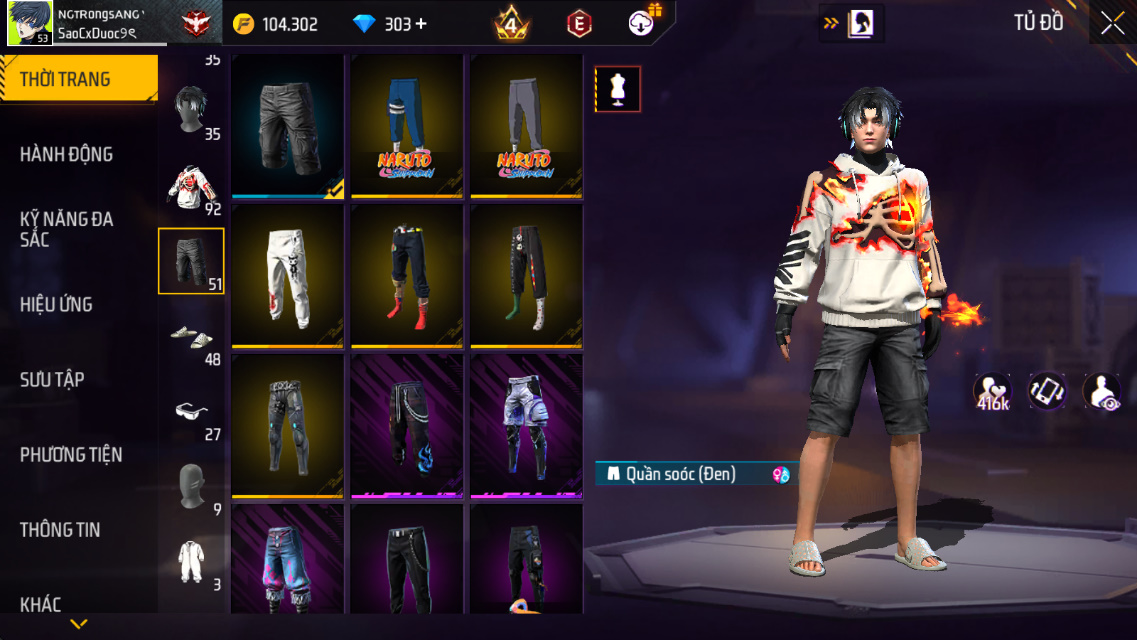Select the blue Naruto pants item
This screenshot has width=1137, height=640.
coord(407,125)
